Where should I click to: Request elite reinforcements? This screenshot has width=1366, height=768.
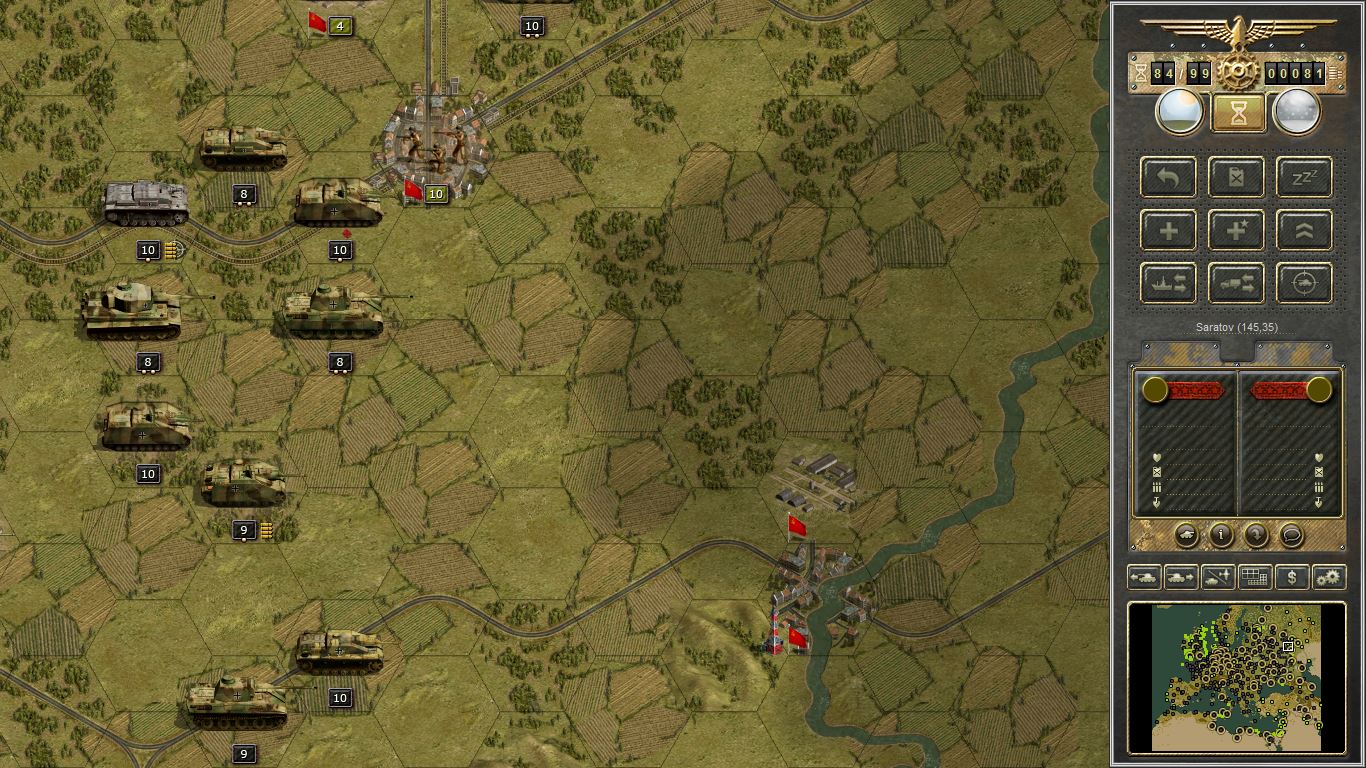(1236, 230)
